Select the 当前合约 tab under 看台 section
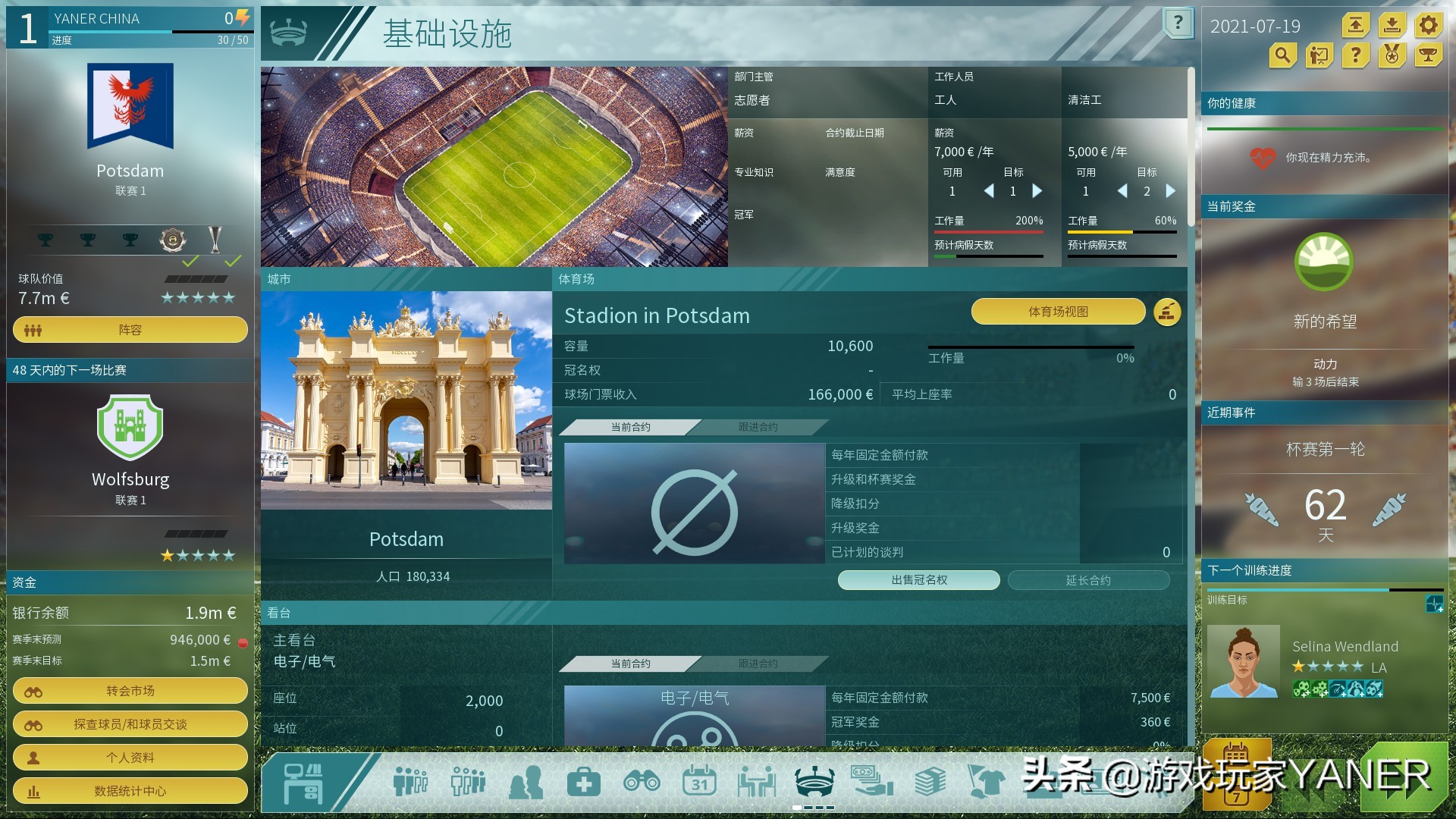This screenshot has width=1456, height=819. [x=631, y=663]
